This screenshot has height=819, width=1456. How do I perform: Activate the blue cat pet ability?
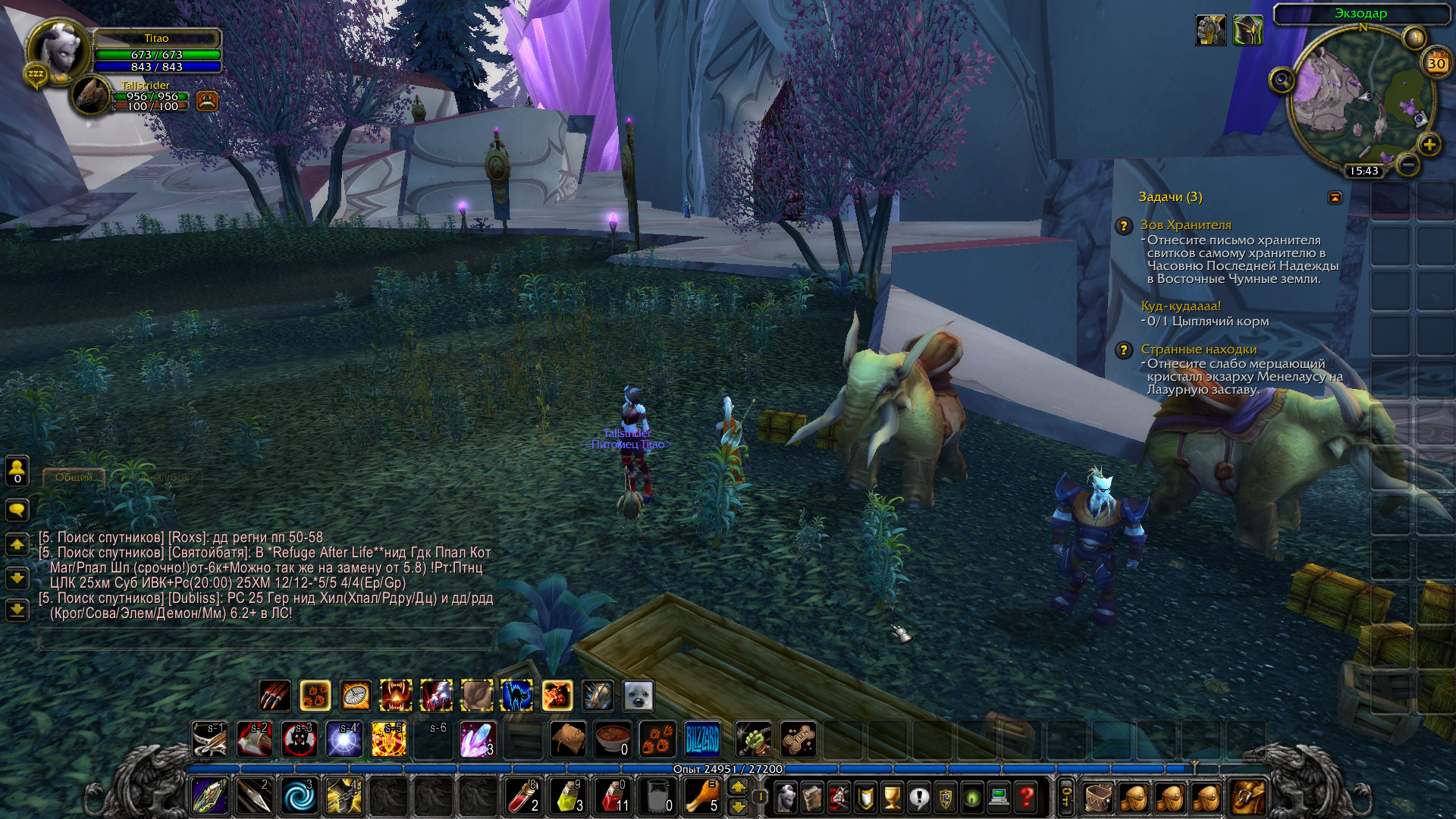pos(516,695)
